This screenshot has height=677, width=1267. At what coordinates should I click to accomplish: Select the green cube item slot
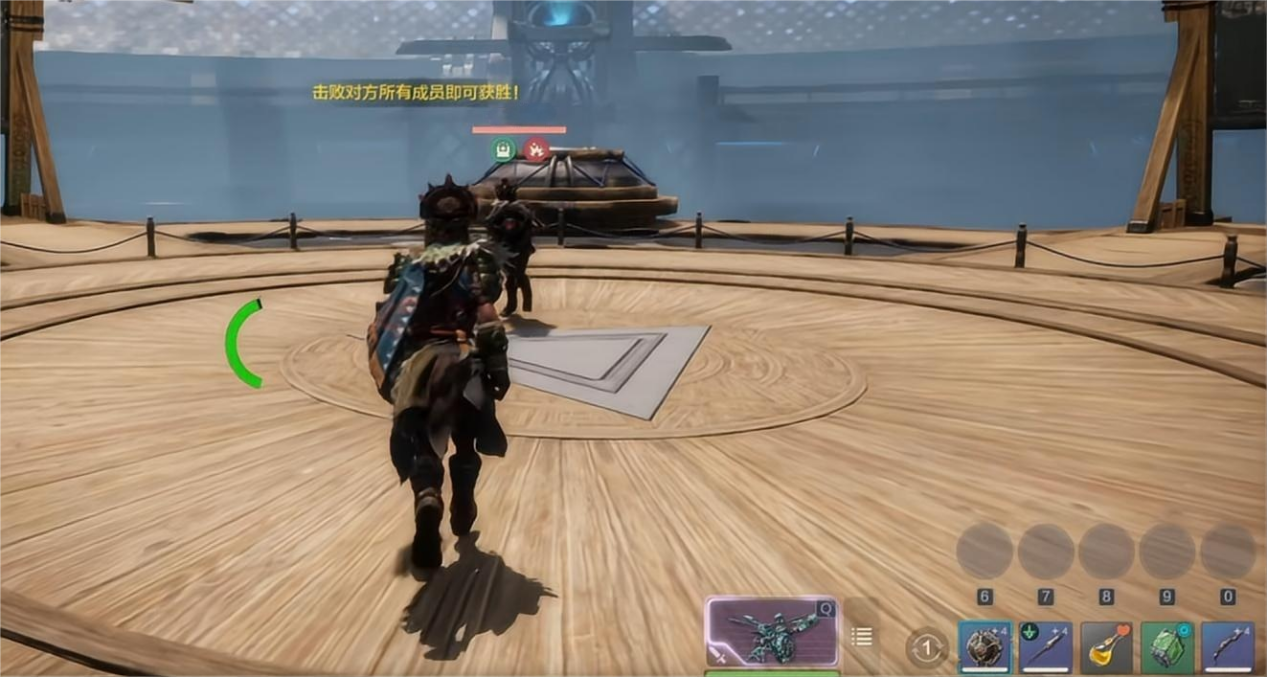(x=1167, y=648)
